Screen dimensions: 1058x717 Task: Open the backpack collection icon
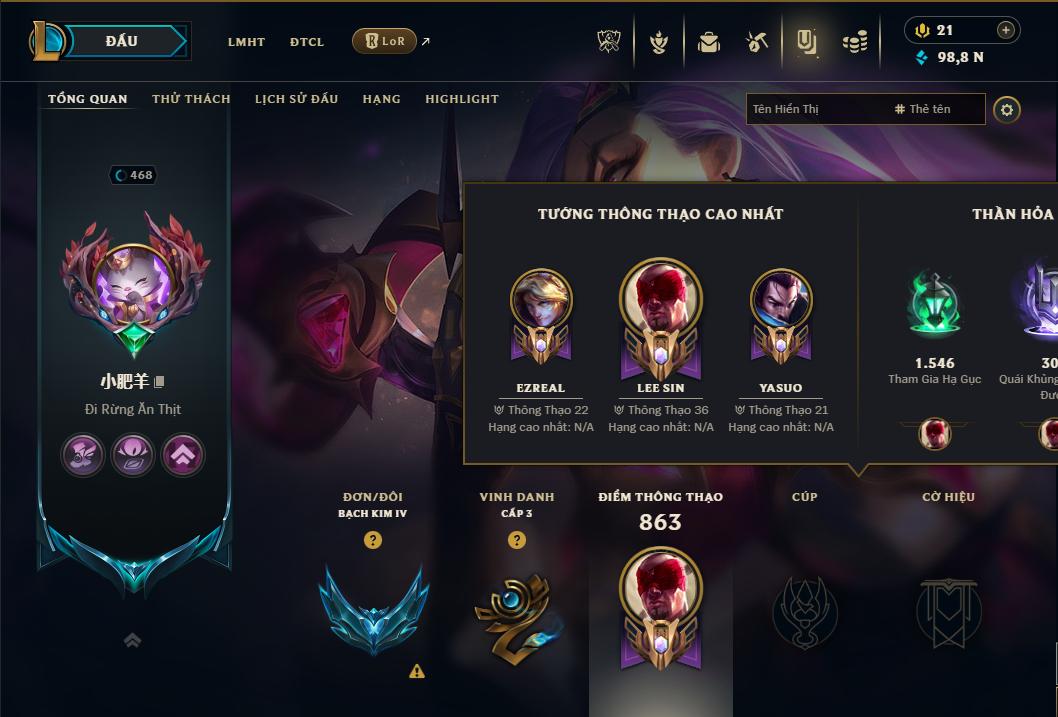click(x=709, y=42)
